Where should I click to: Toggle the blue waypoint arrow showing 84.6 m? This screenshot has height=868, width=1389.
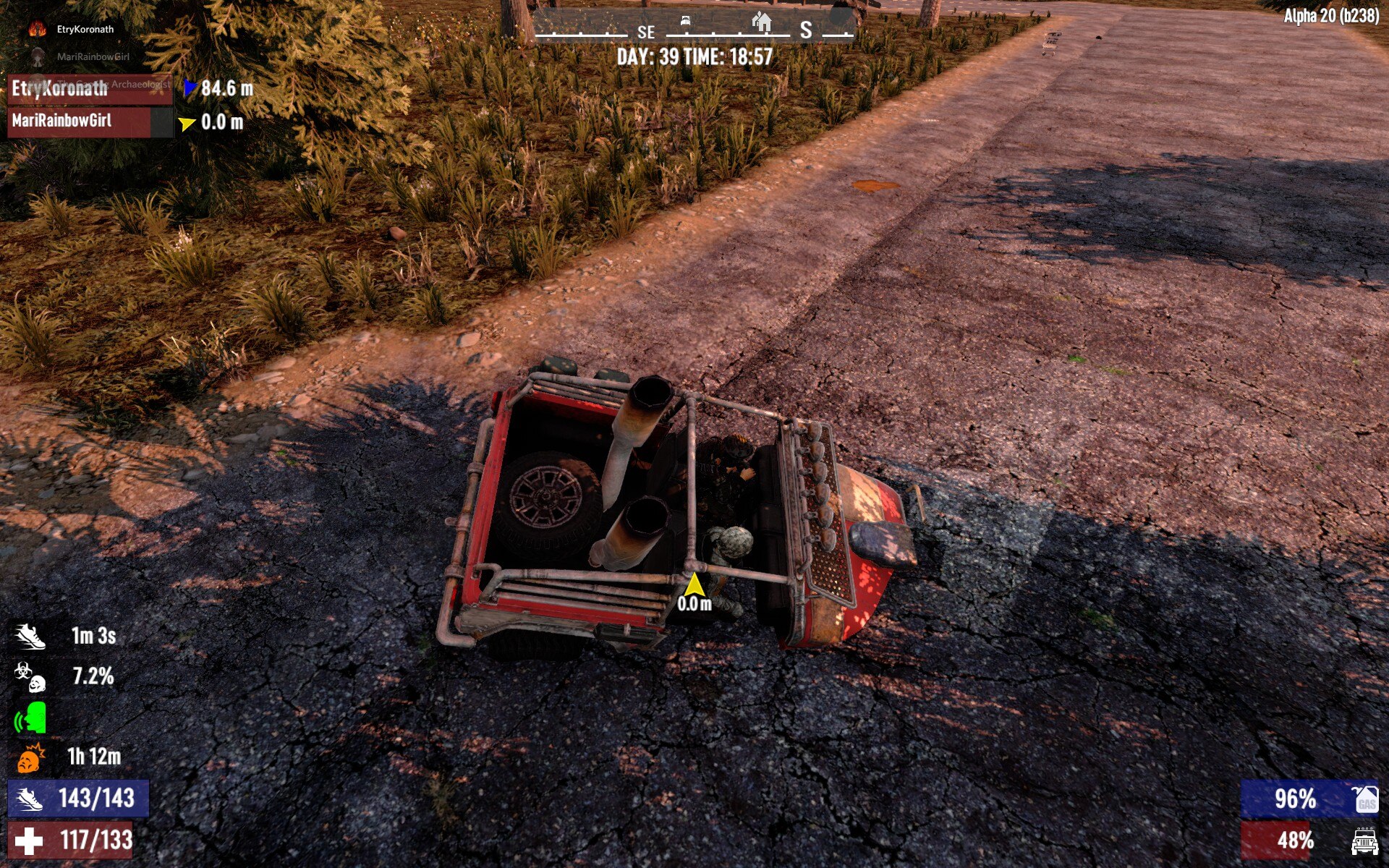(x=189, y=86)
